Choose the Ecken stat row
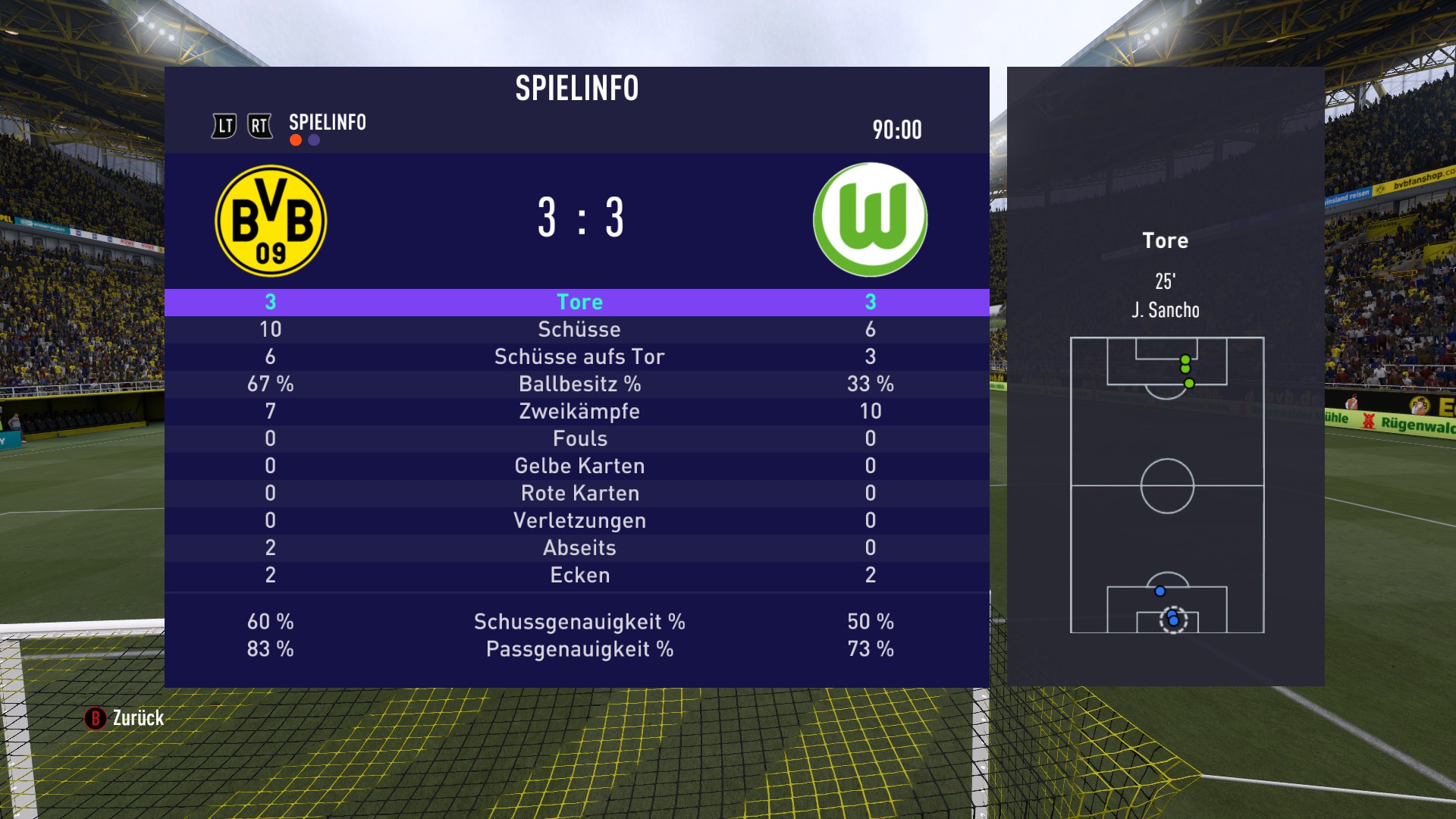1456x819 pixels. pyautogui.click(x=579, y=575)
